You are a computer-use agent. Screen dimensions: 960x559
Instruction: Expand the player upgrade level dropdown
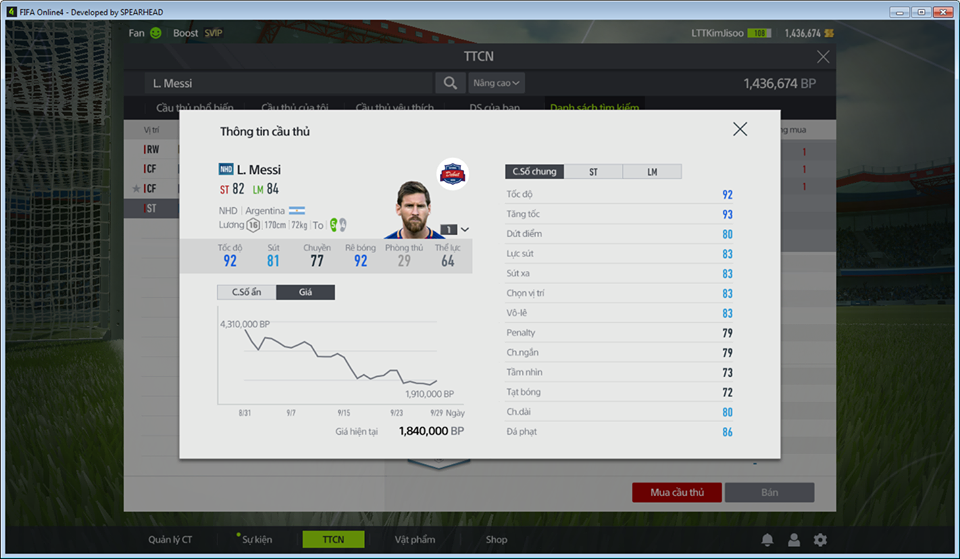point(464,230)
